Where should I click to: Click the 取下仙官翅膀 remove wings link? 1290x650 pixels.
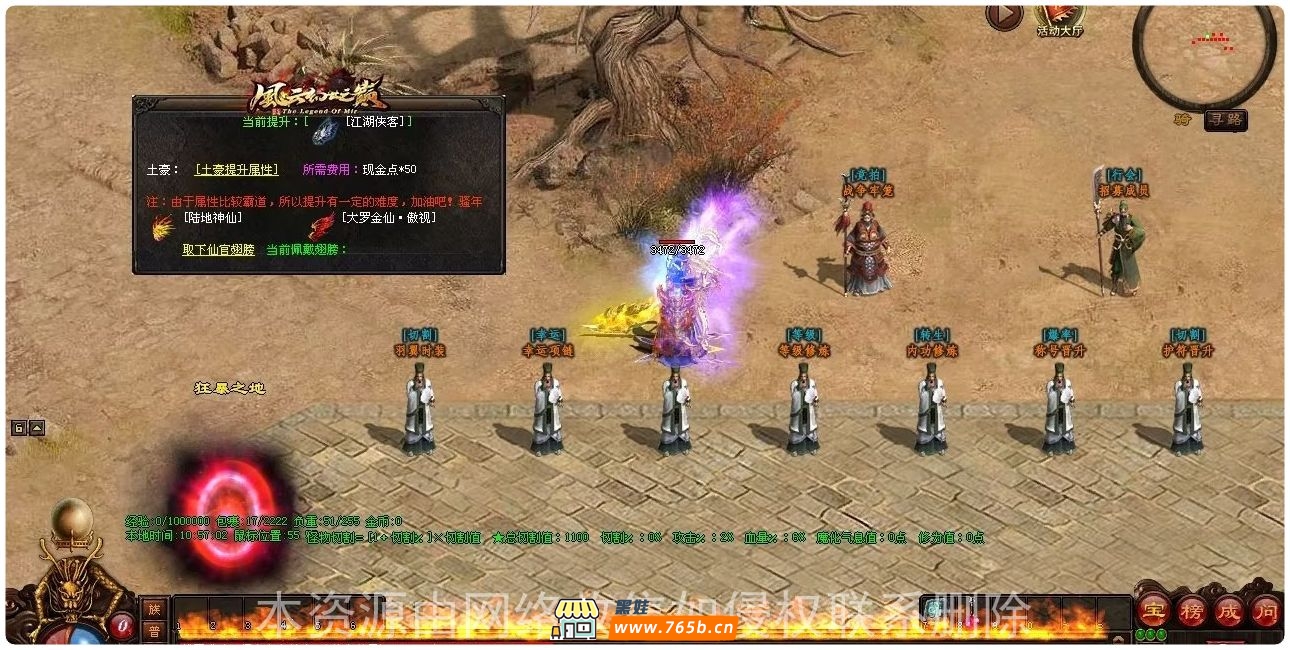click(218, 249)
